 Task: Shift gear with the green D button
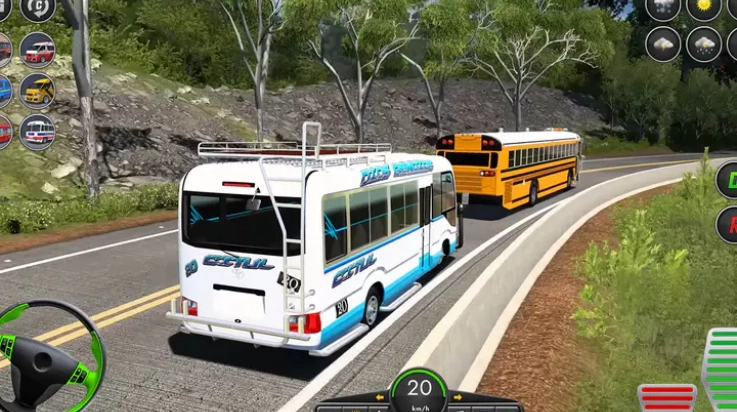(728, 180)
